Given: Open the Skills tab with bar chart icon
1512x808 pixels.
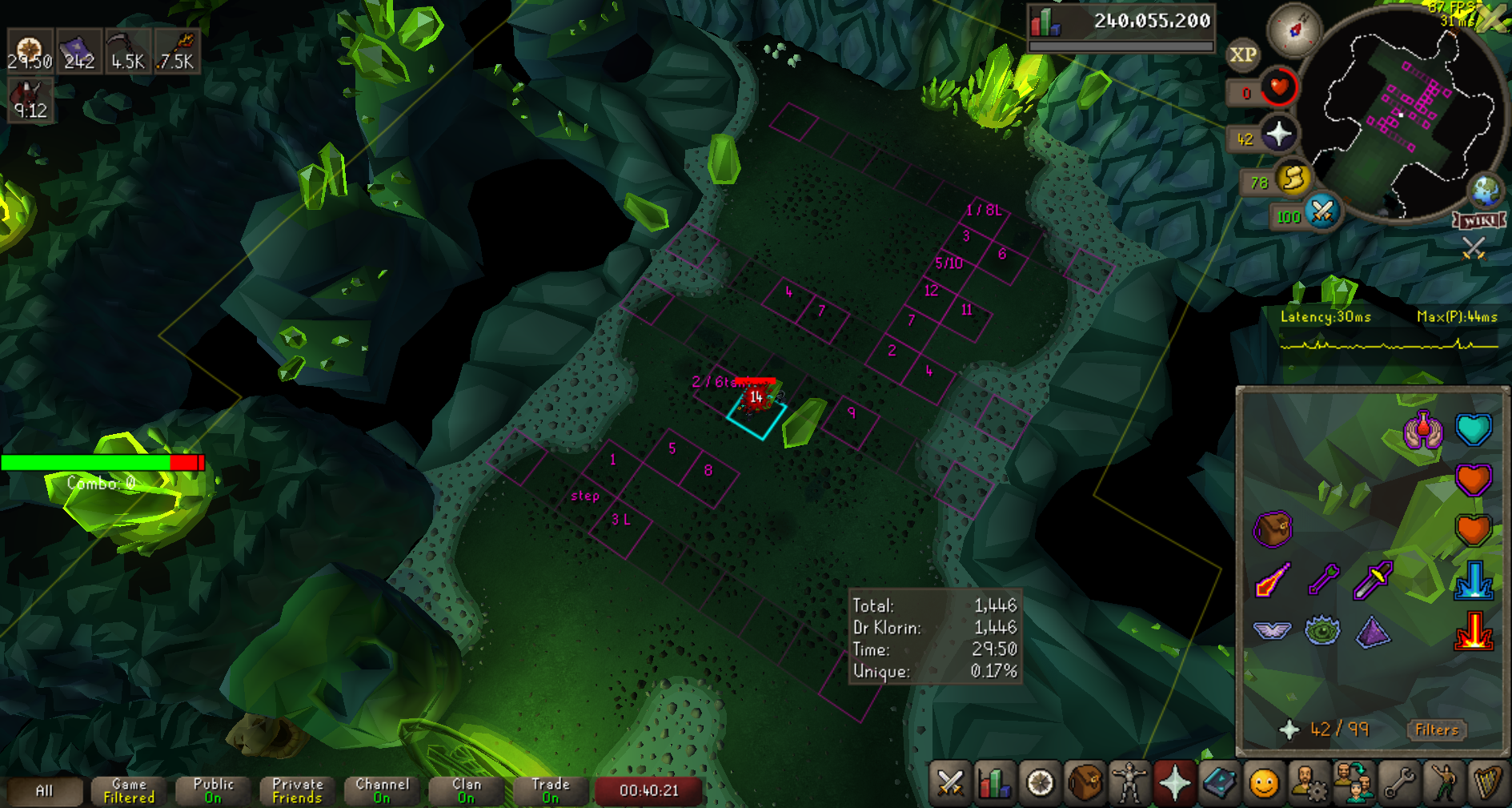Looking at the screenshot, I should pos(995,782).
